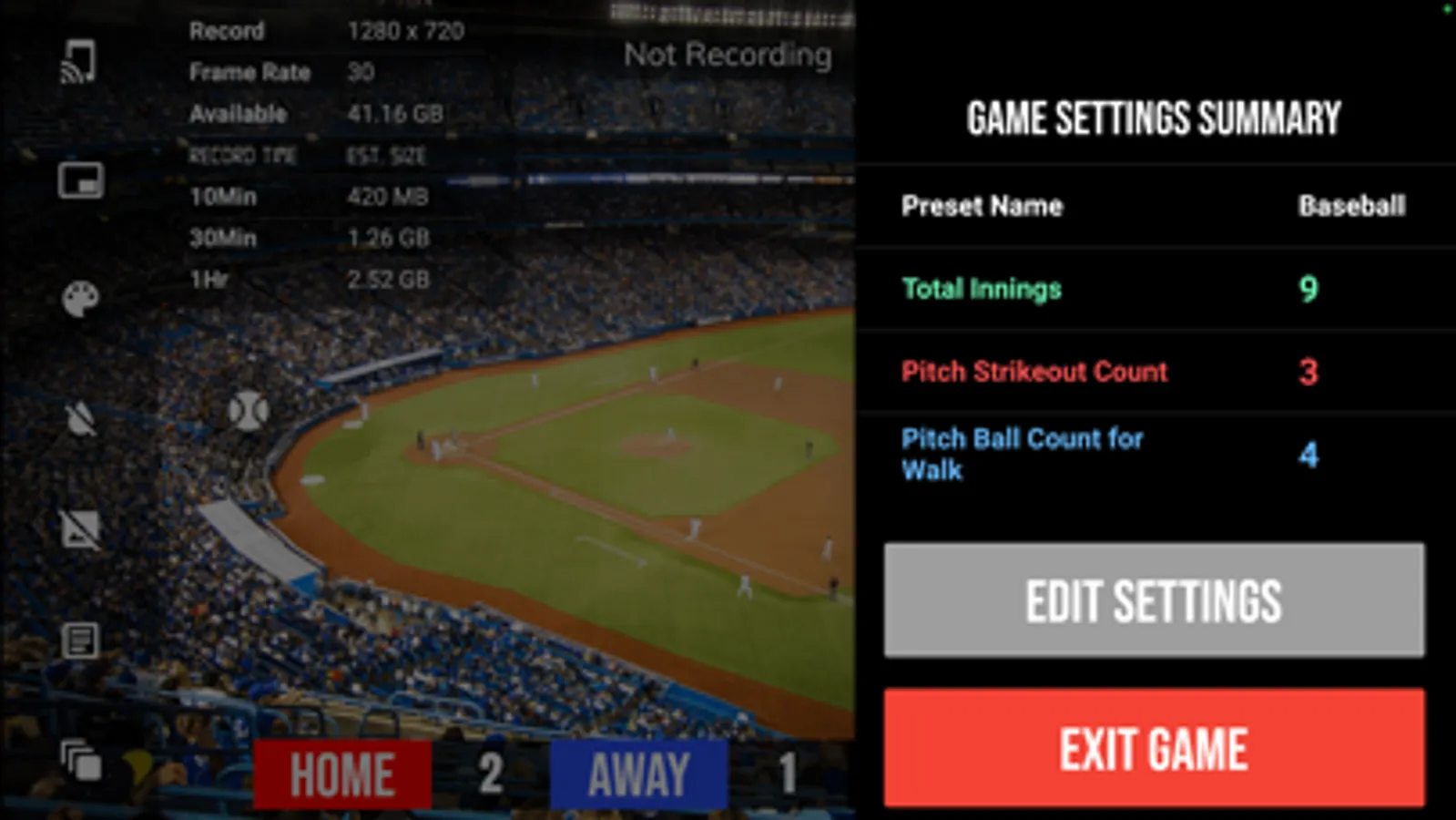
Task: Select the picture-in-picture overlay icon
Action: coord(80,182)
